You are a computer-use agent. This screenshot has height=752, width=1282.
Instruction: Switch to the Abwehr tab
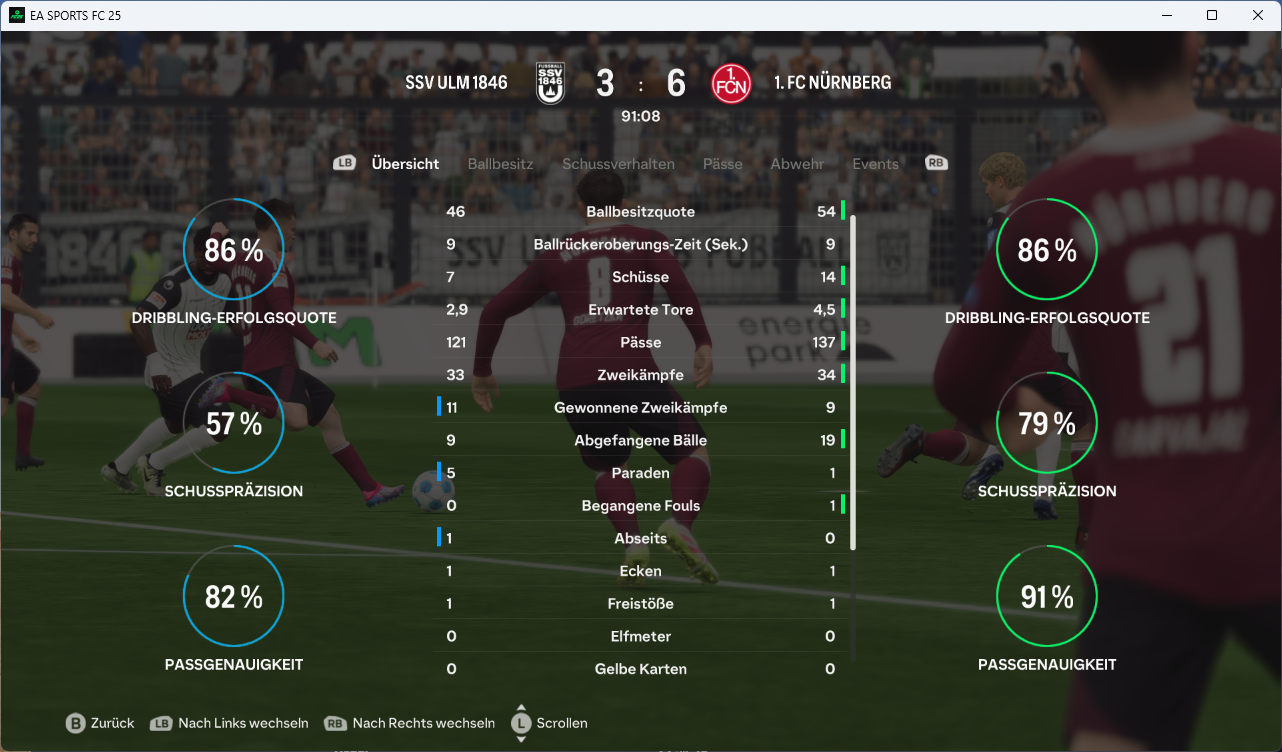click(x=797, y=164)
